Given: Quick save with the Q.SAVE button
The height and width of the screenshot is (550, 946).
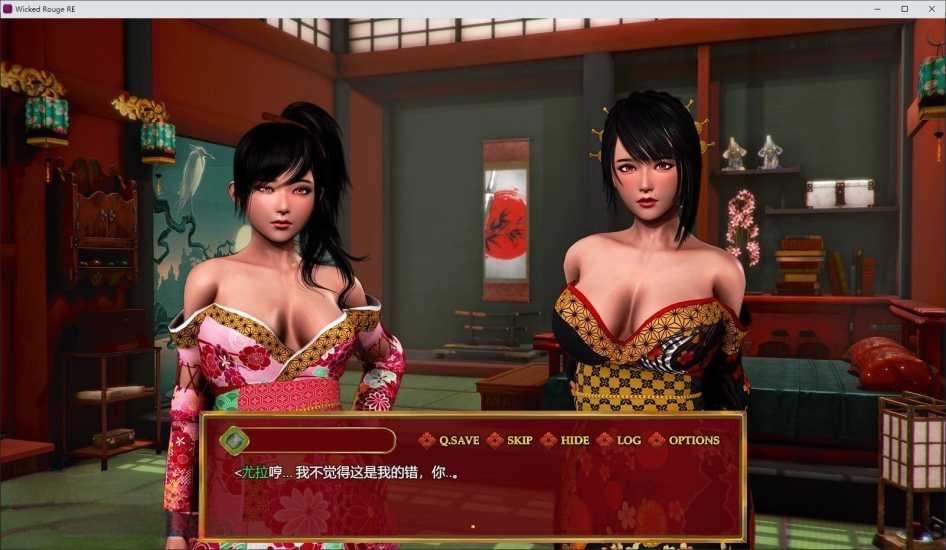Looking at the screenshot, I should (458, 440).
